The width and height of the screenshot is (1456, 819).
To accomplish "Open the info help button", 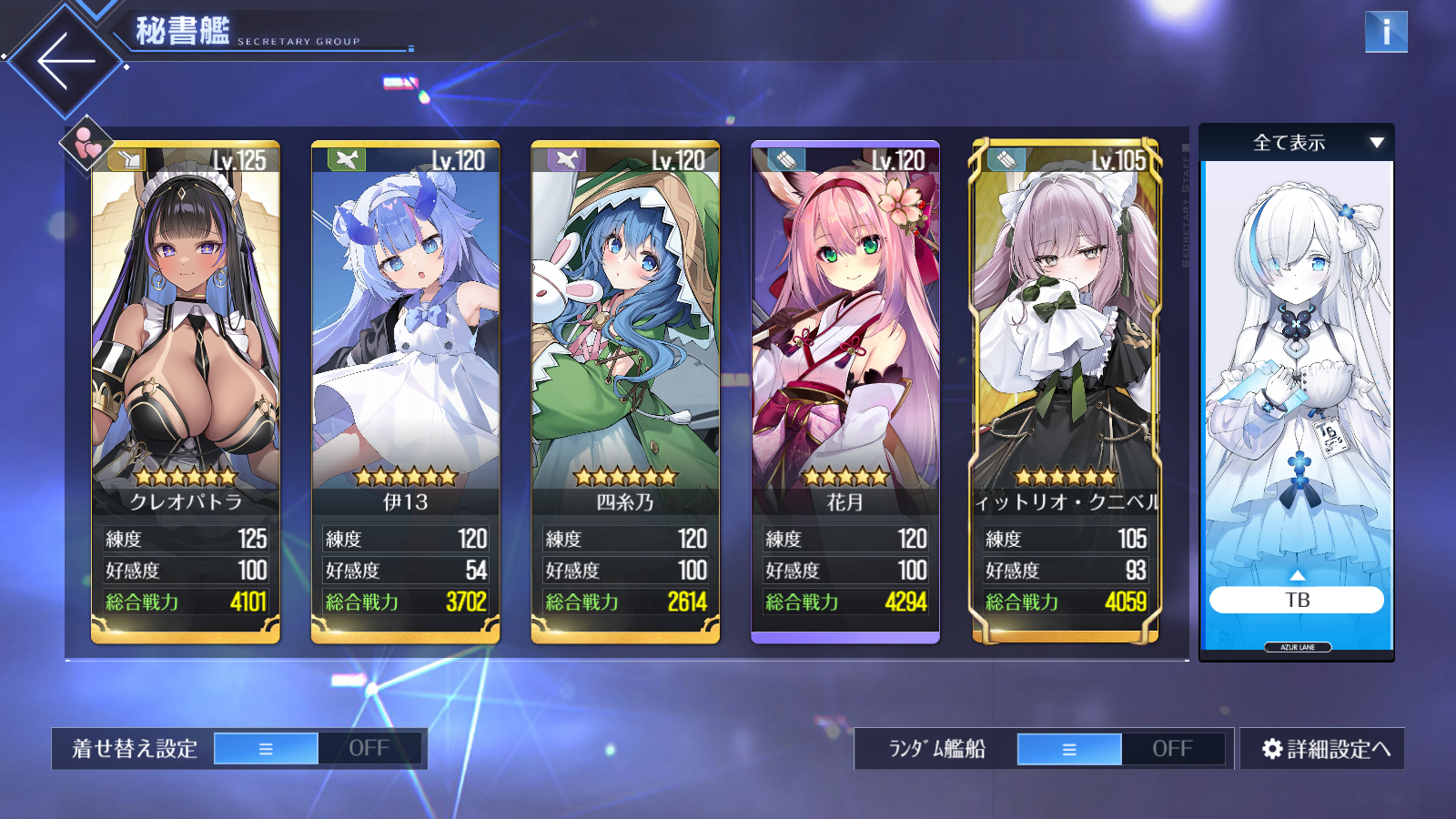I will (1385, 32).
